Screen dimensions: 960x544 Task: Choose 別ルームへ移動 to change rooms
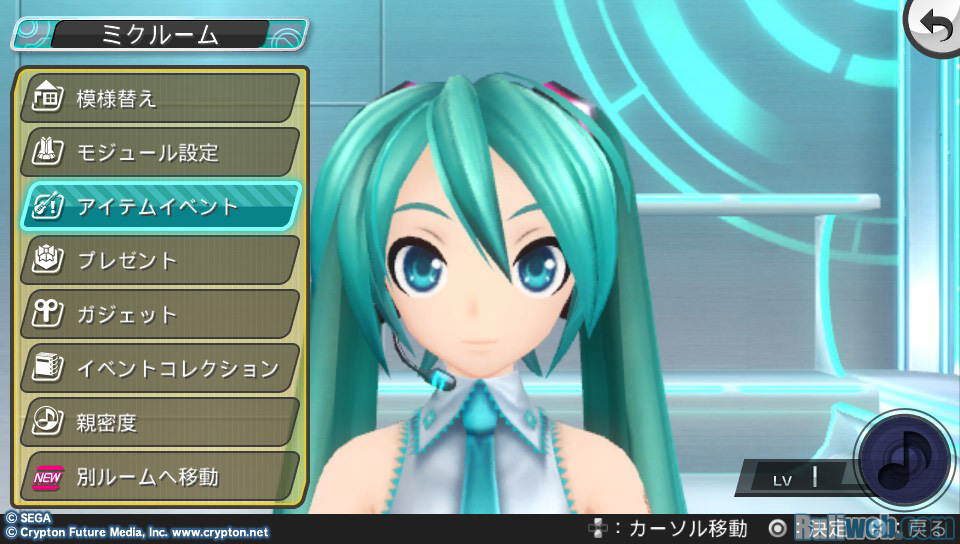point(160,477)
